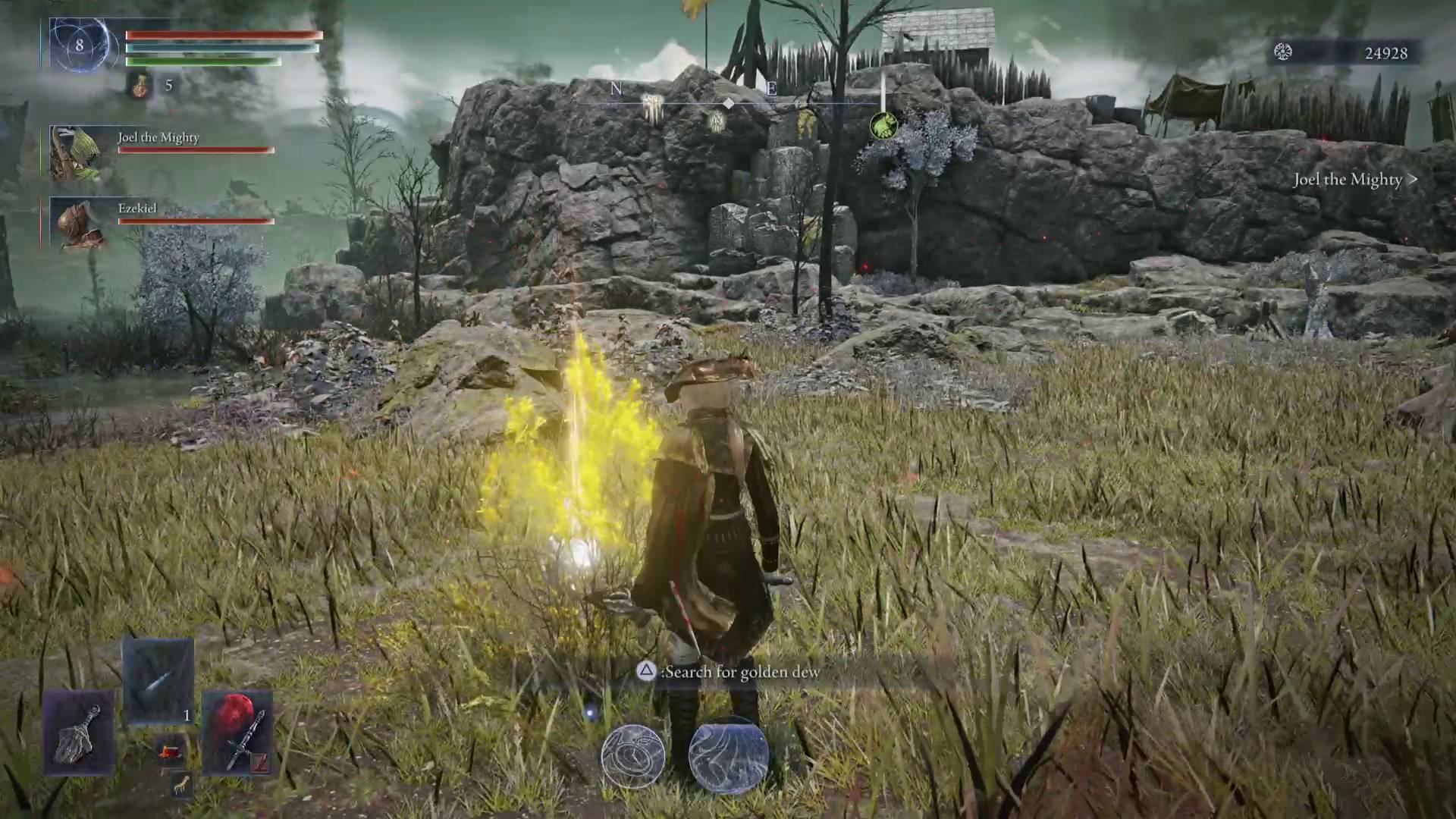The image size is (1456, 819).
Task: Click the level 8 emblem
Action: pos(79,45)
